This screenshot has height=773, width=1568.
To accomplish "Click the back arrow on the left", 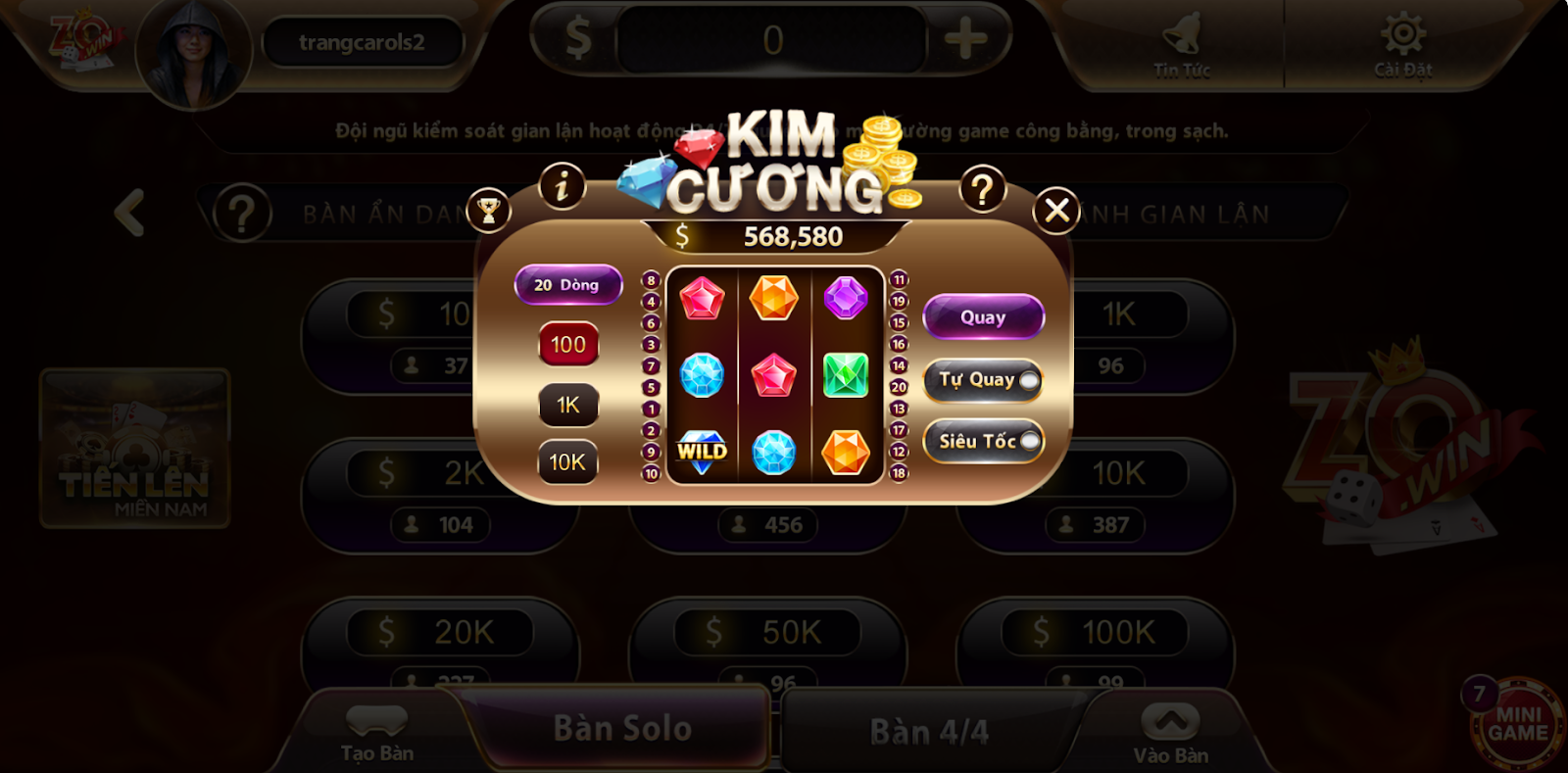I will [x=127, y=214].
